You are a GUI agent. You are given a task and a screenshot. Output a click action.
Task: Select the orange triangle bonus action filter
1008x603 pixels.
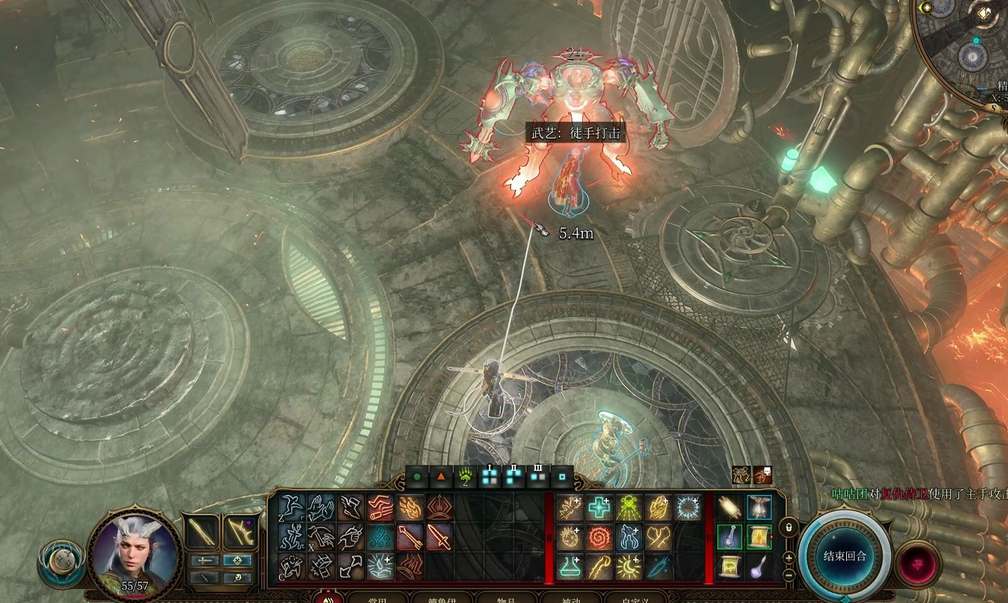440,477
